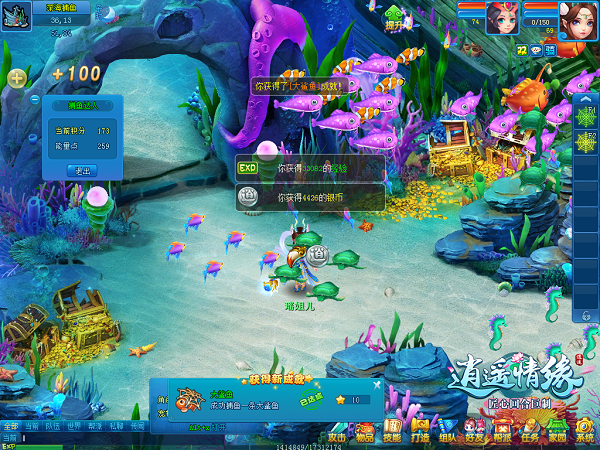Open the 好友 friends list

[x=474, y=433]
